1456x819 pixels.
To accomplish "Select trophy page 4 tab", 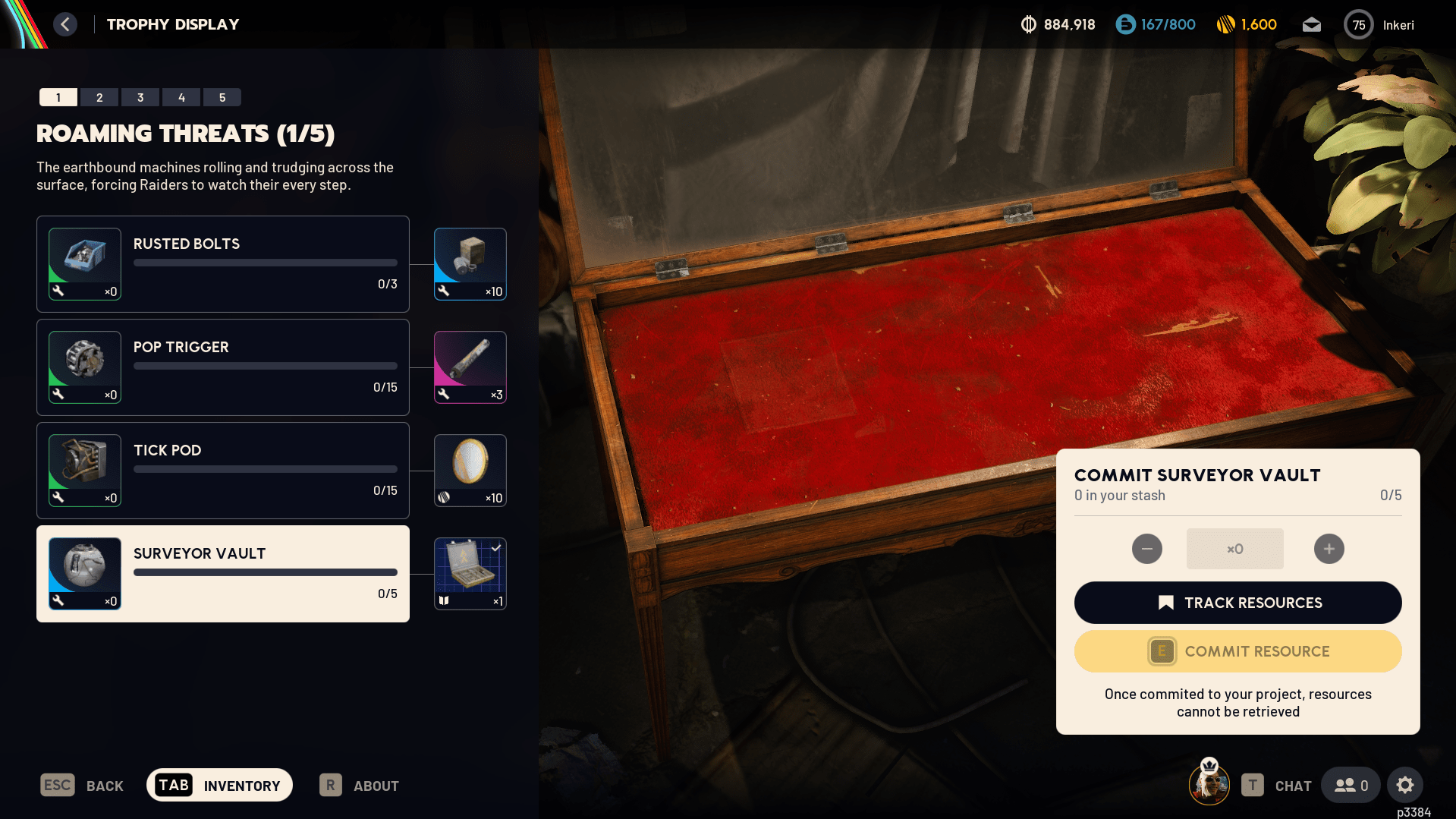I will (181, 97).
